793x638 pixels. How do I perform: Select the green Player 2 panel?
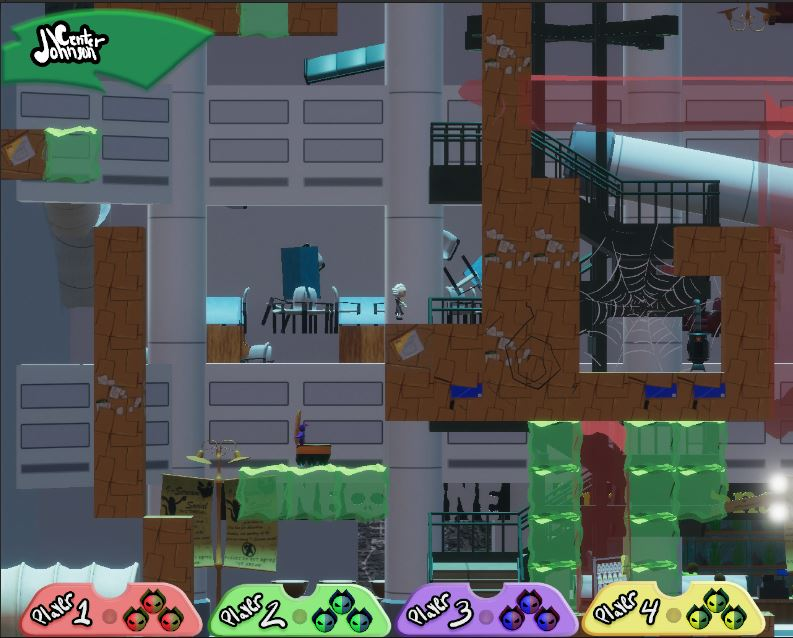[x=299, y=610]
